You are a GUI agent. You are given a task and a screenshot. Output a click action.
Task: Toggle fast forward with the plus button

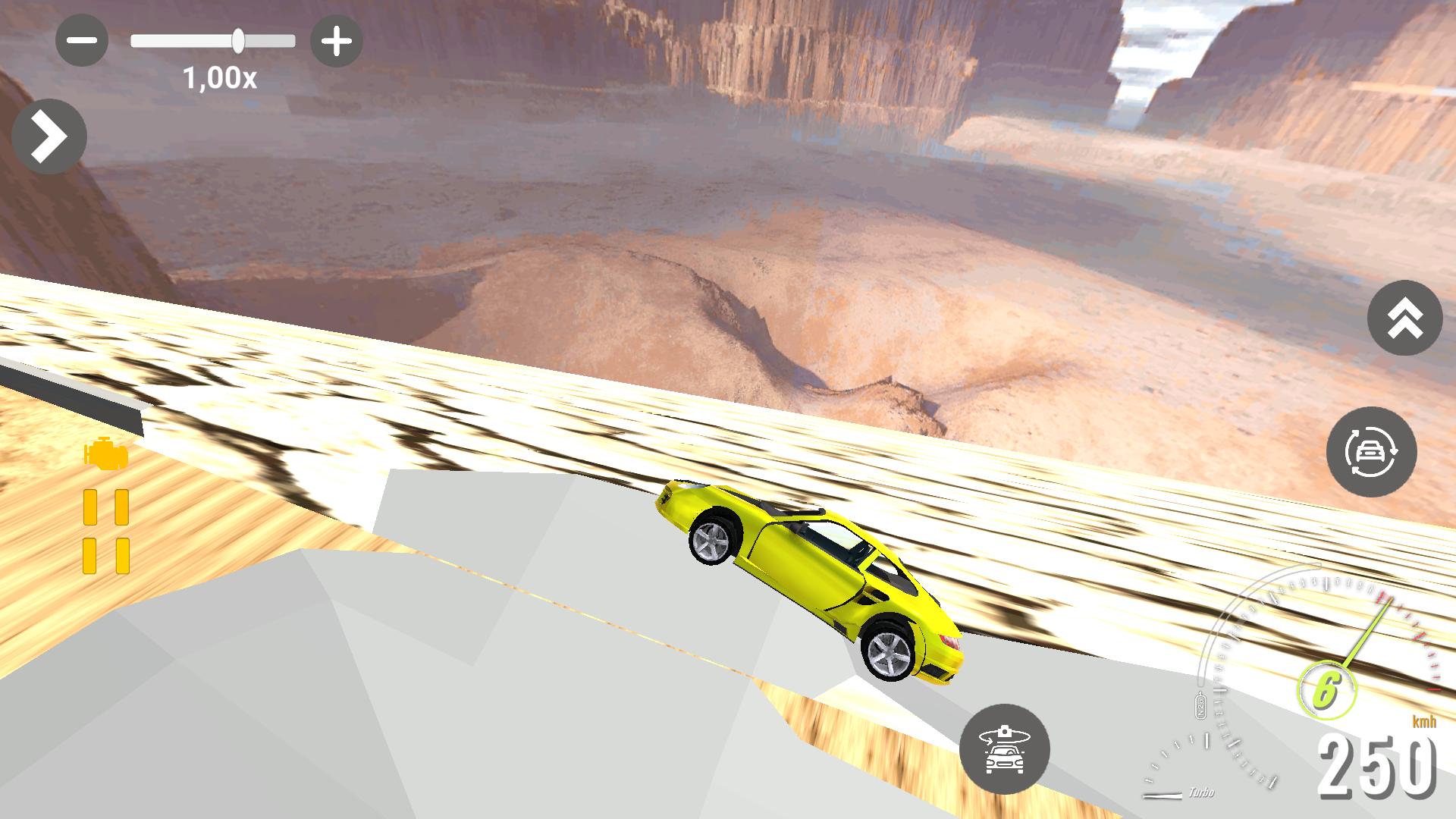[x=337, y=40]
